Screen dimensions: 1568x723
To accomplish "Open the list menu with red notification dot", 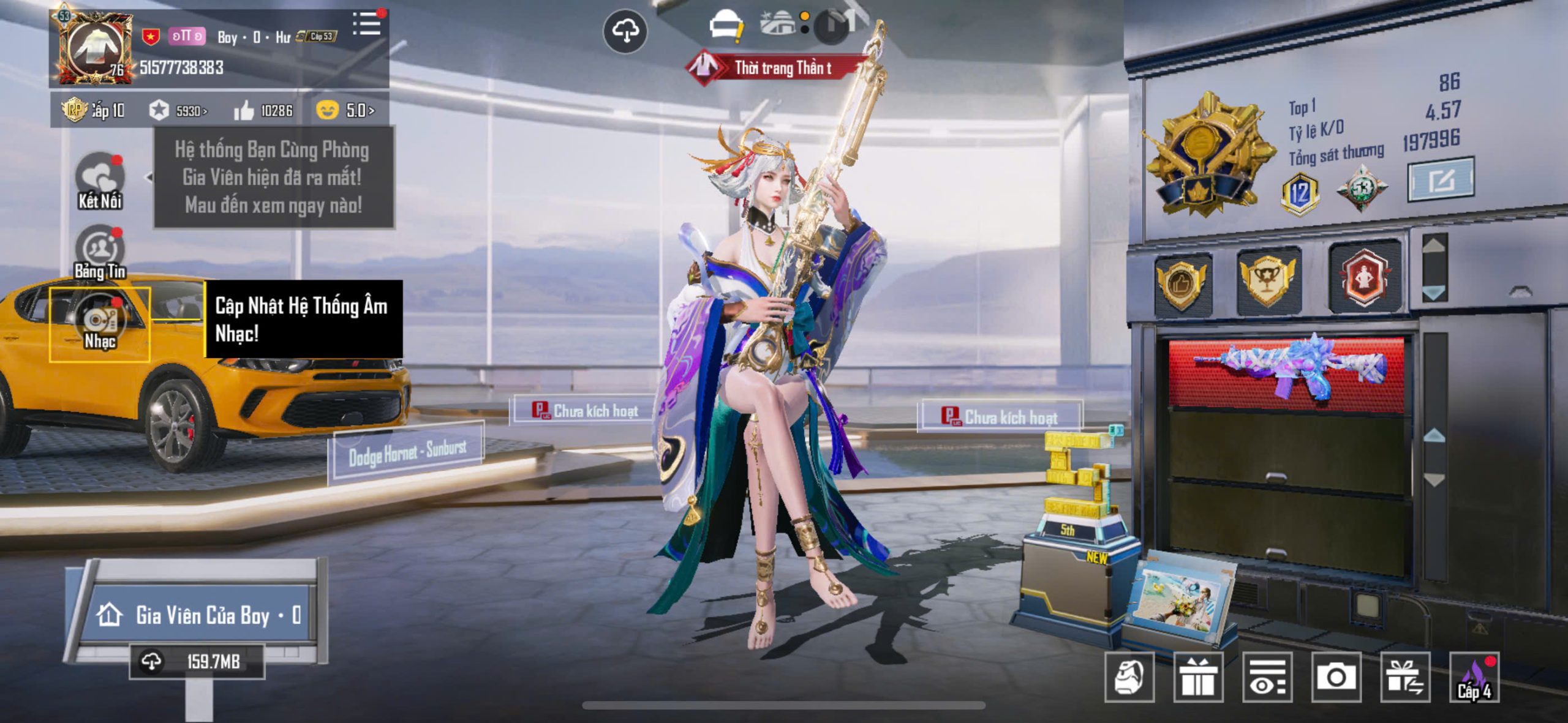I will [x=366, y=24].
